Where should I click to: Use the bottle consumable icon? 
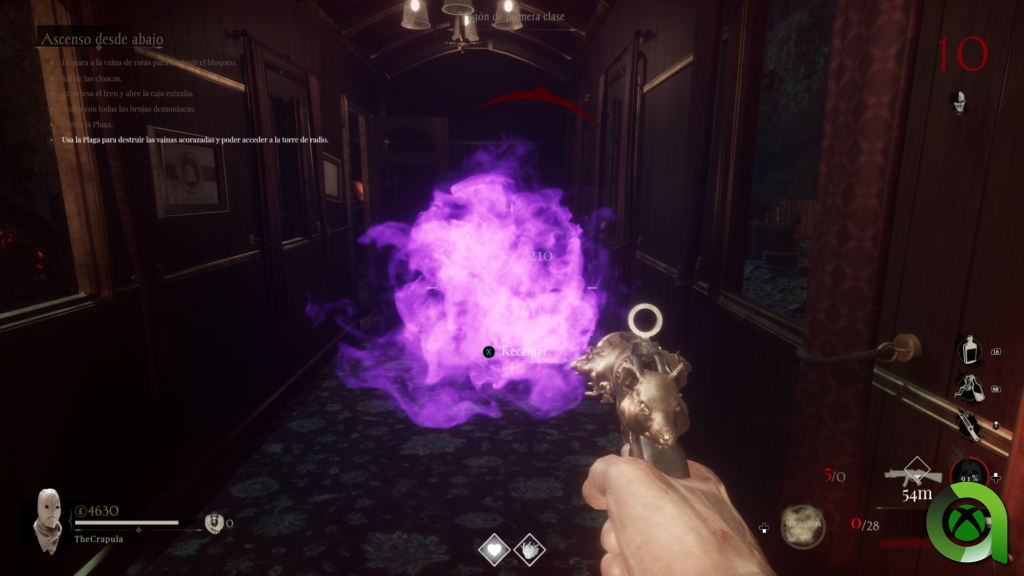pos(968,350)
